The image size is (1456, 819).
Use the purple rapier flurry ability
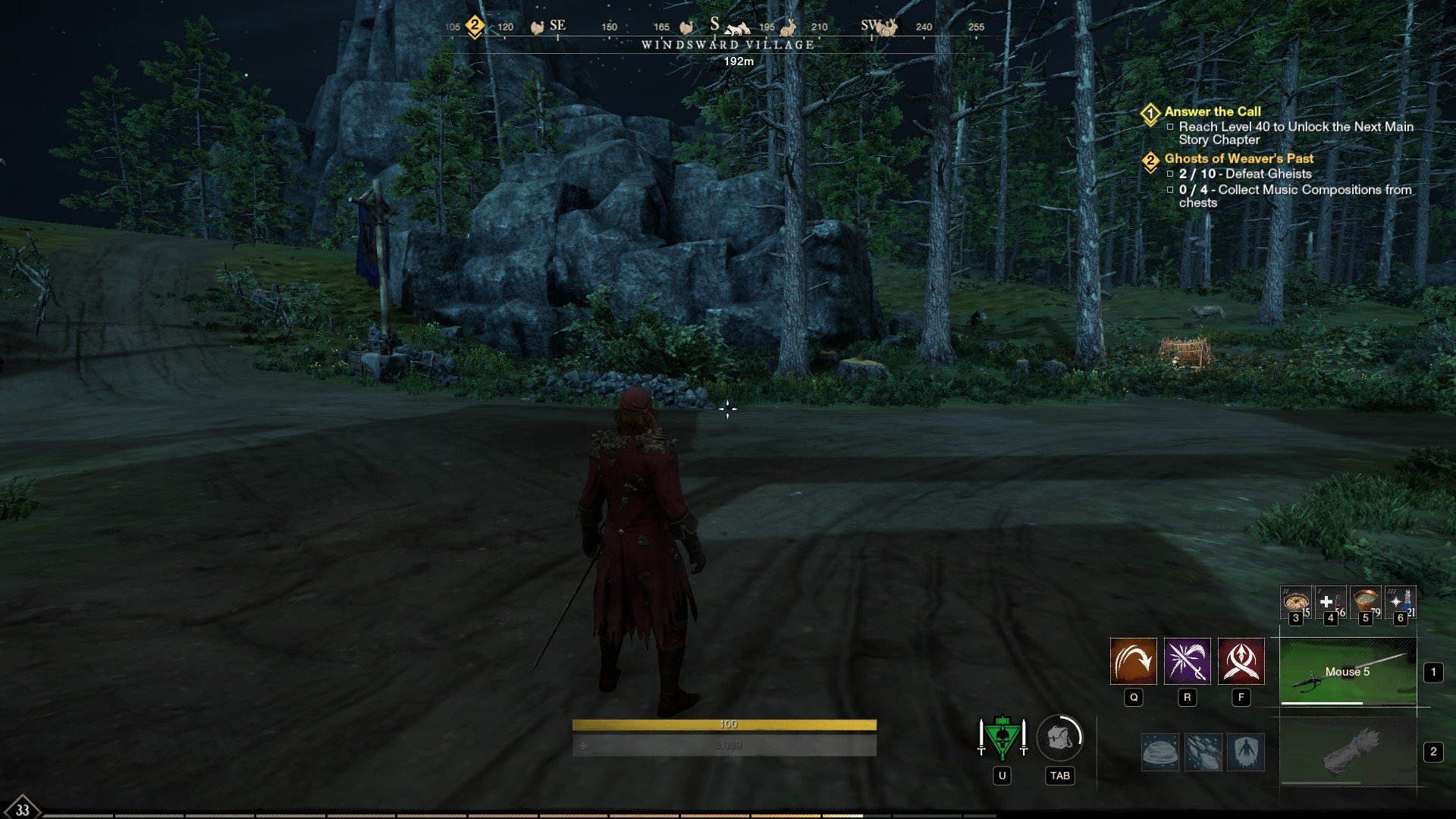(1187, 661)
